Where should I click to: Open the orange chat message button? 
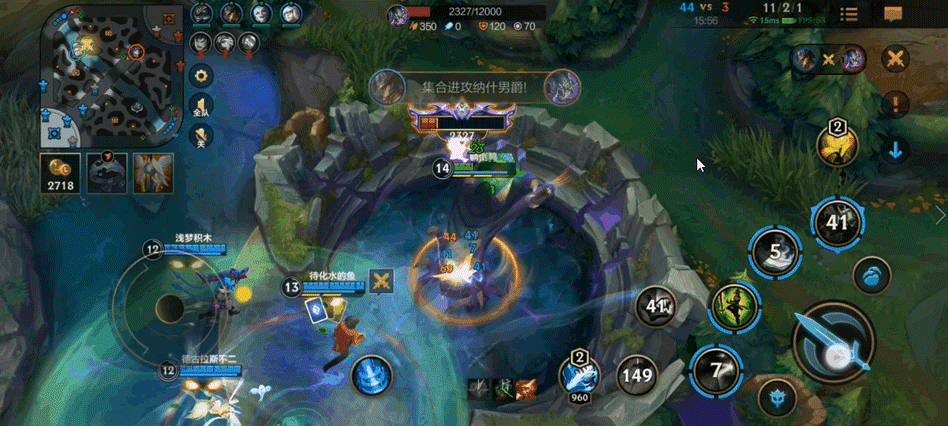tap(893, 14)
